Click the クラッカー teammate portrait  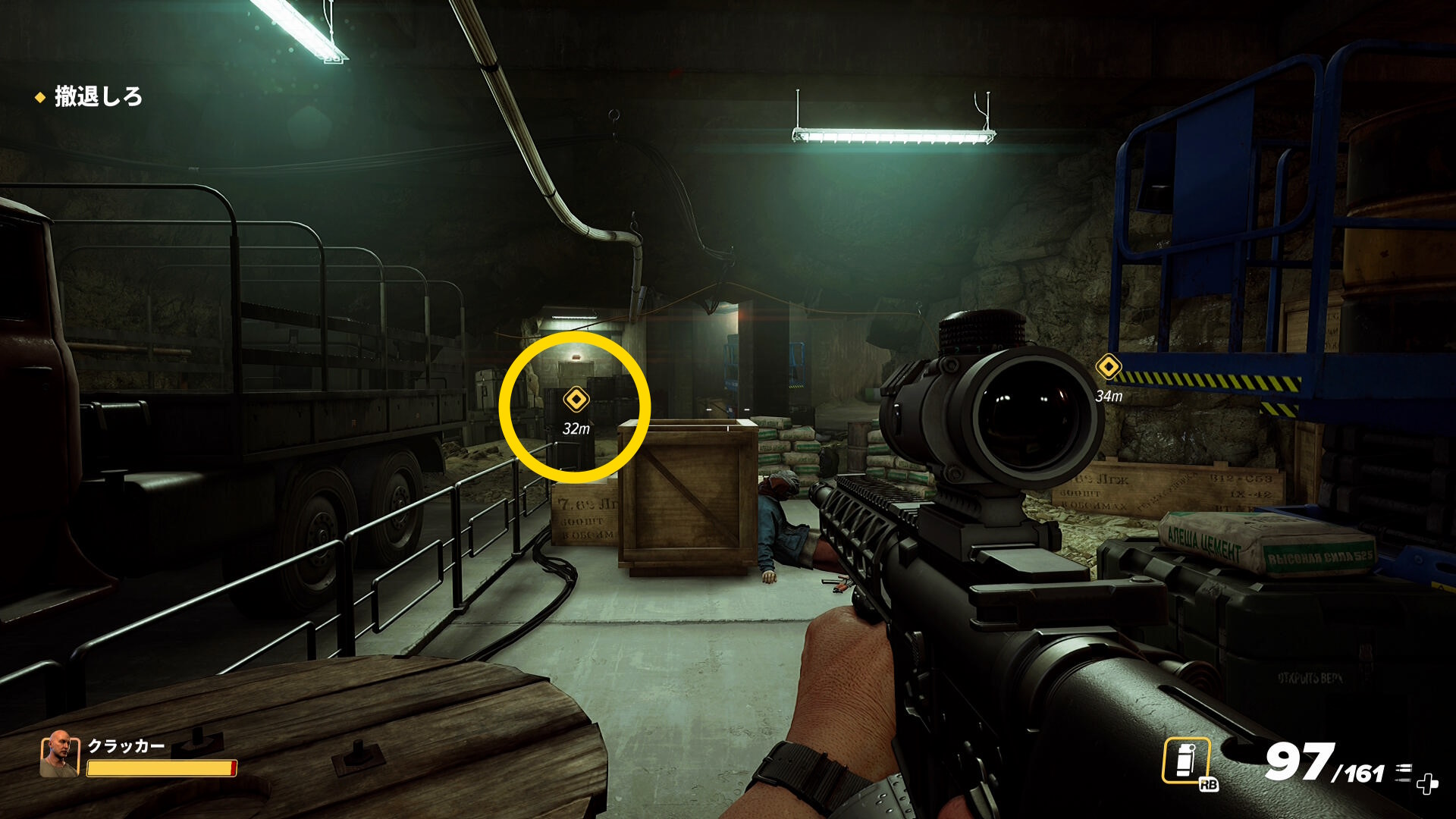click(x=59, y=754)
